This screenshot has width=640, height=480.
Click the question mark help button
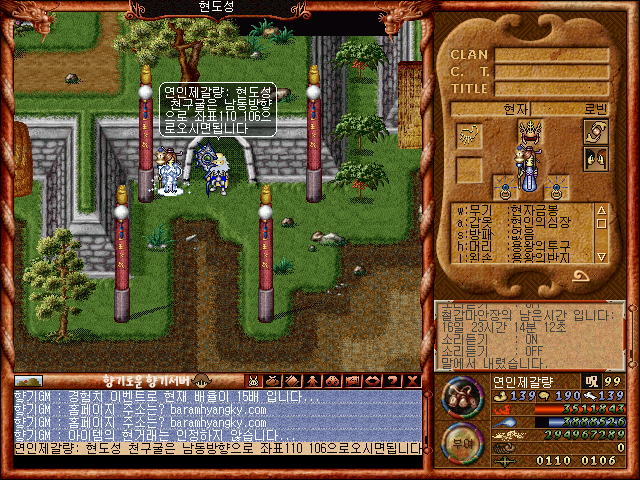pyautogui.click(x=391, y=380)
